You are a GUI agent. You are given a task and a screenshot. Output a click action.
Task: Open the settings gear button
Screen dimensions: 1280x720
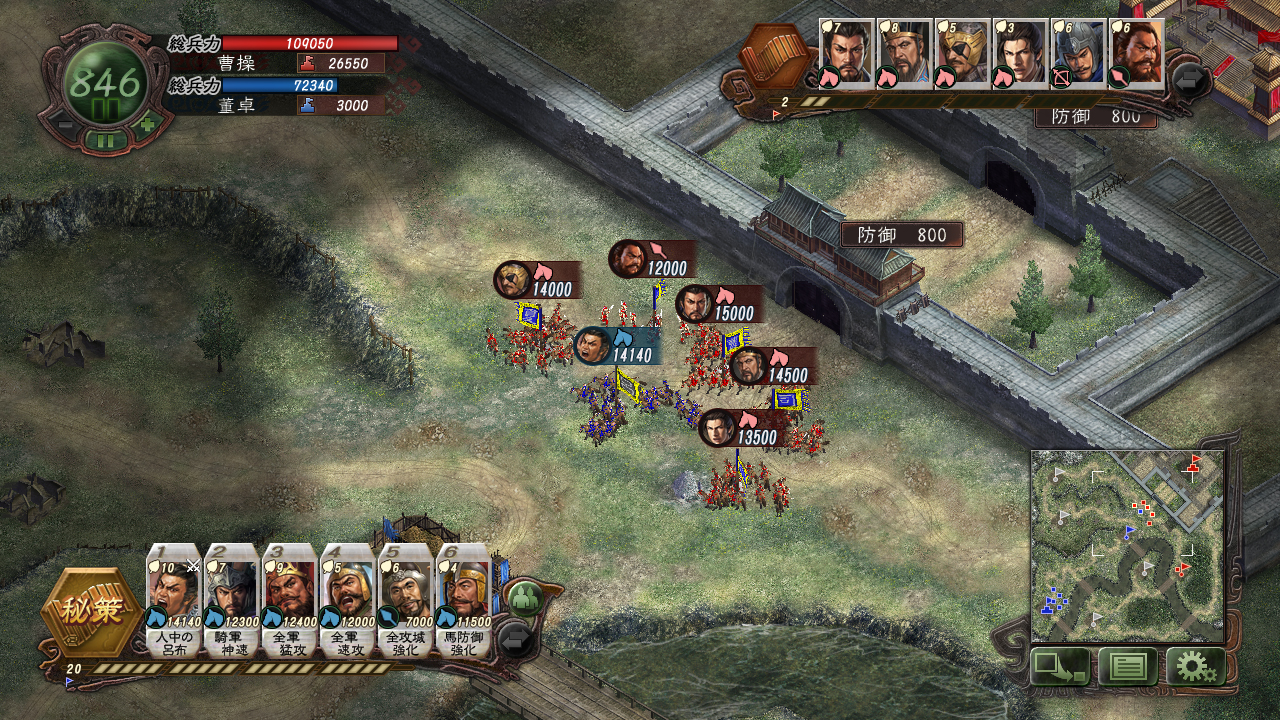tap(1195, 666)
